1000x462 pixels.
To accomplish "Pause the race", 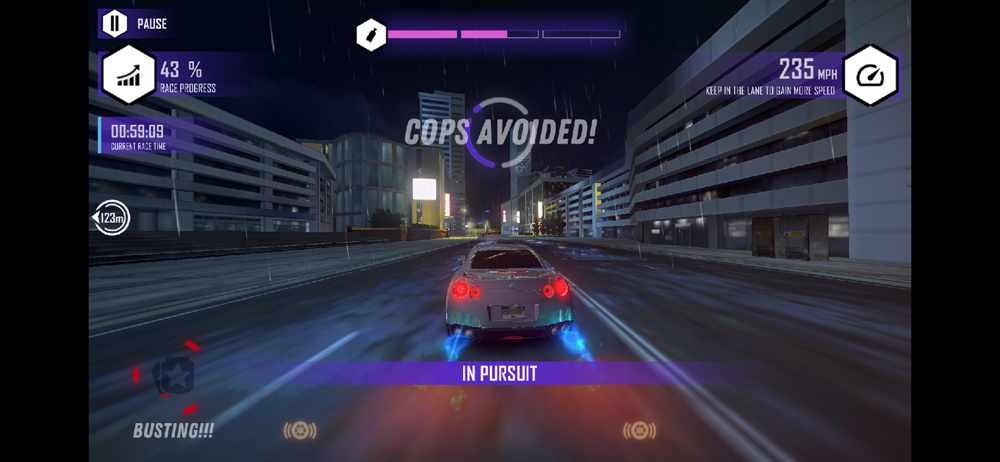I will pyautogui.click(x=115, y=23).
